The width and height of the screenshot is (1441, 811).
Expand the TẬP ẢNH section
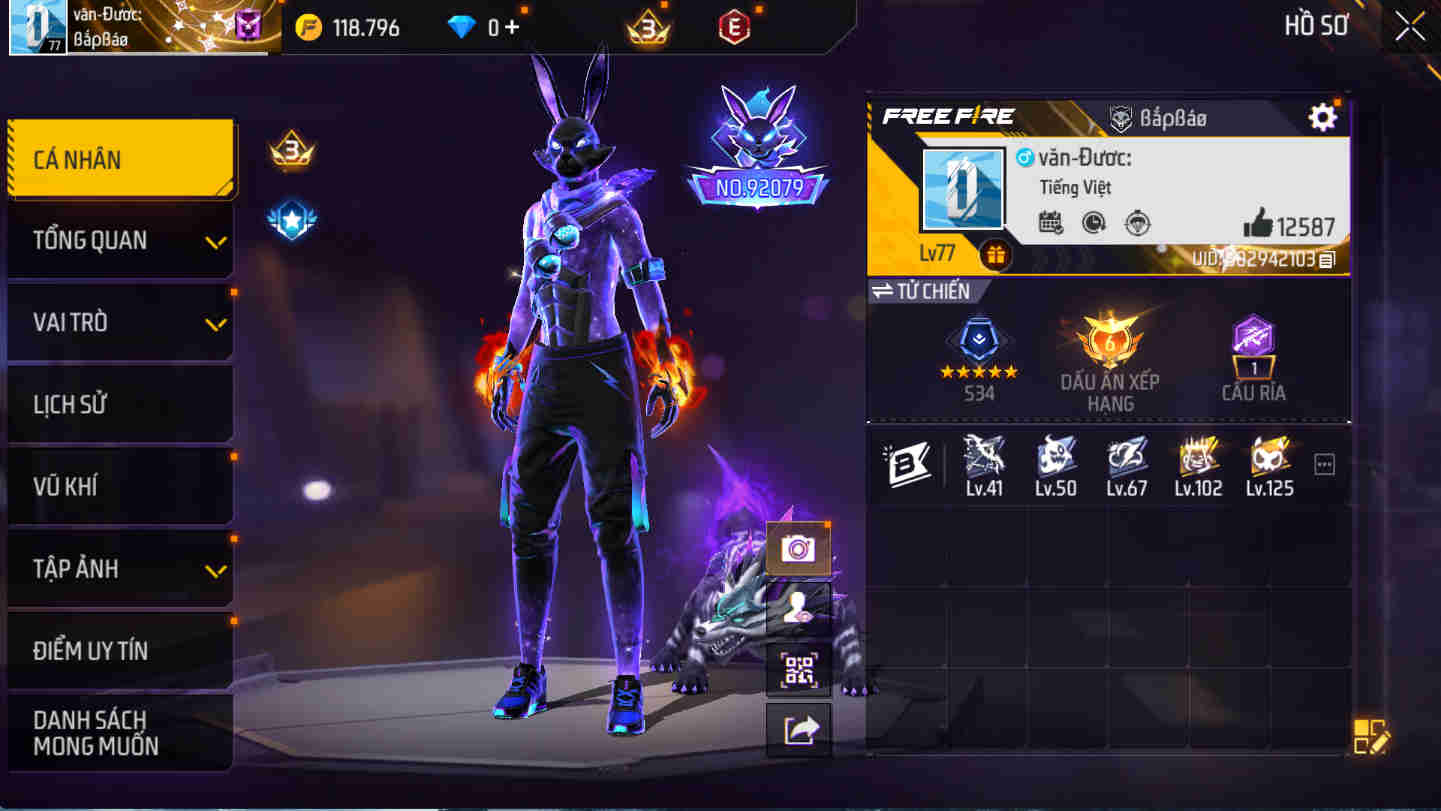pyautogui.click(x=120, y=568)
